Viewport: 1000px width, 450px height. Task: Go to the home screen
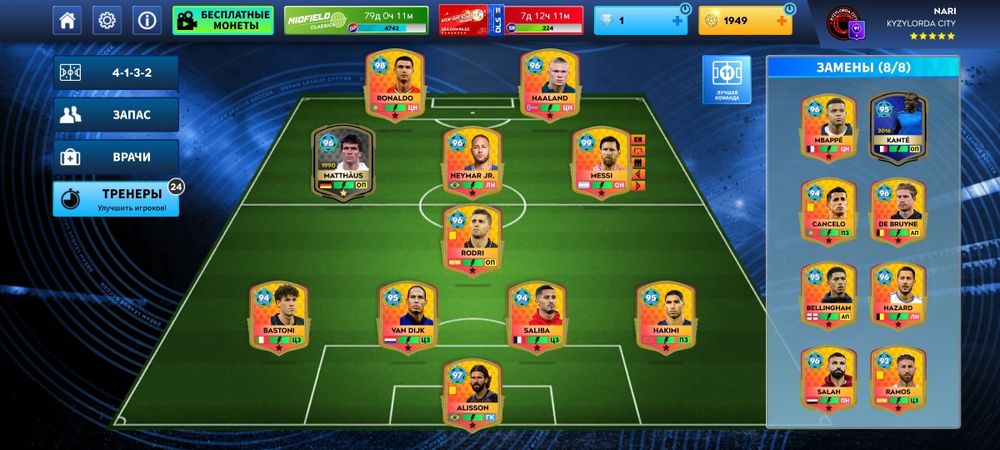[x=67, y=20]
